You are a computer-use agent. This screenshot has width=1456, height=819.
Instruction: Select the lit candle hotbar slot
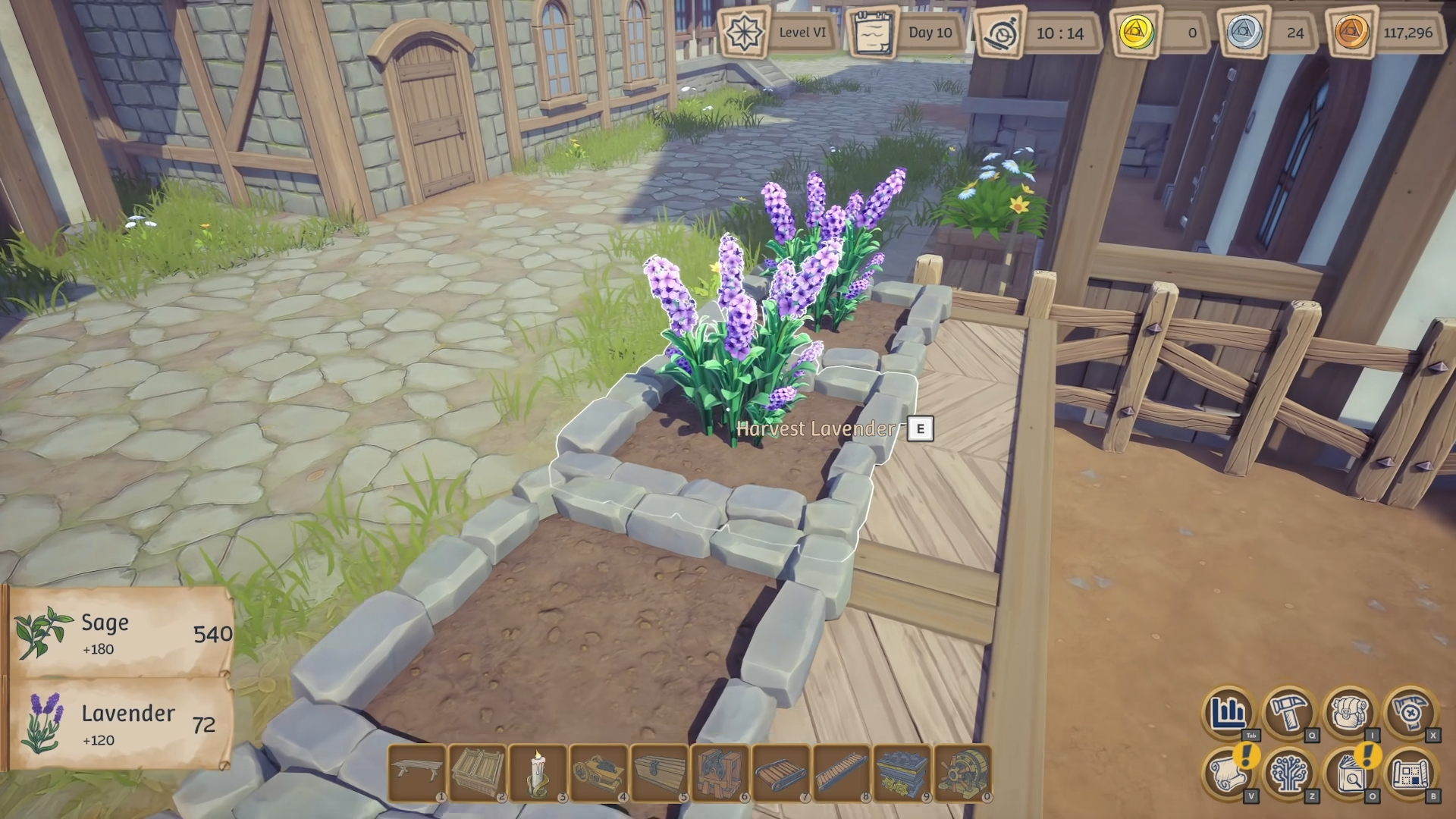tap(538, 772)
